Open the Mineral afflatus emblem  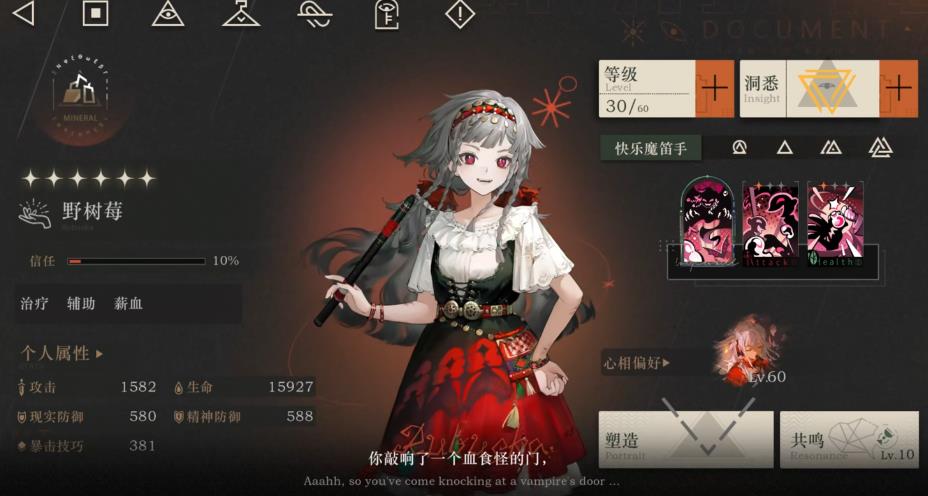click(x=80, y=95)
